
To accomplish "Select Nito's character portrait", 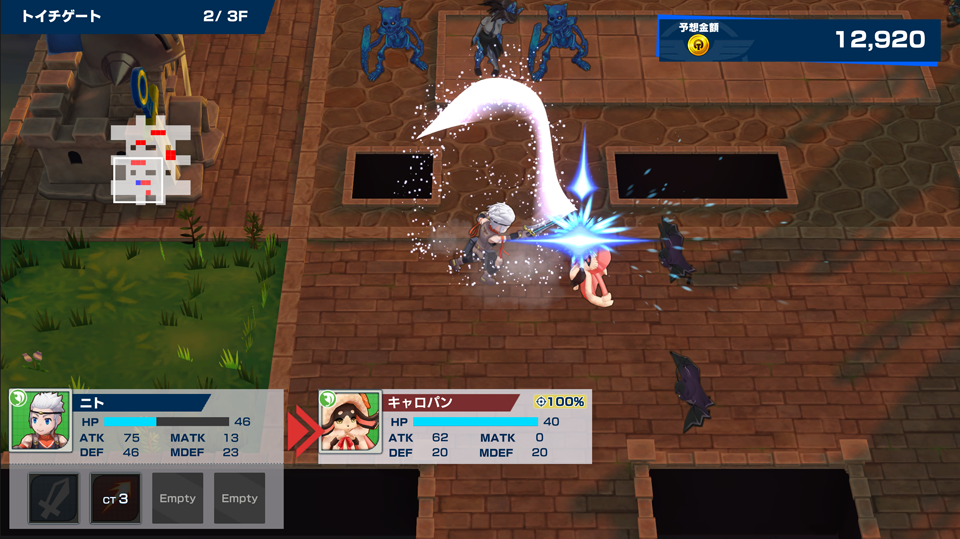I will (40, 421).
